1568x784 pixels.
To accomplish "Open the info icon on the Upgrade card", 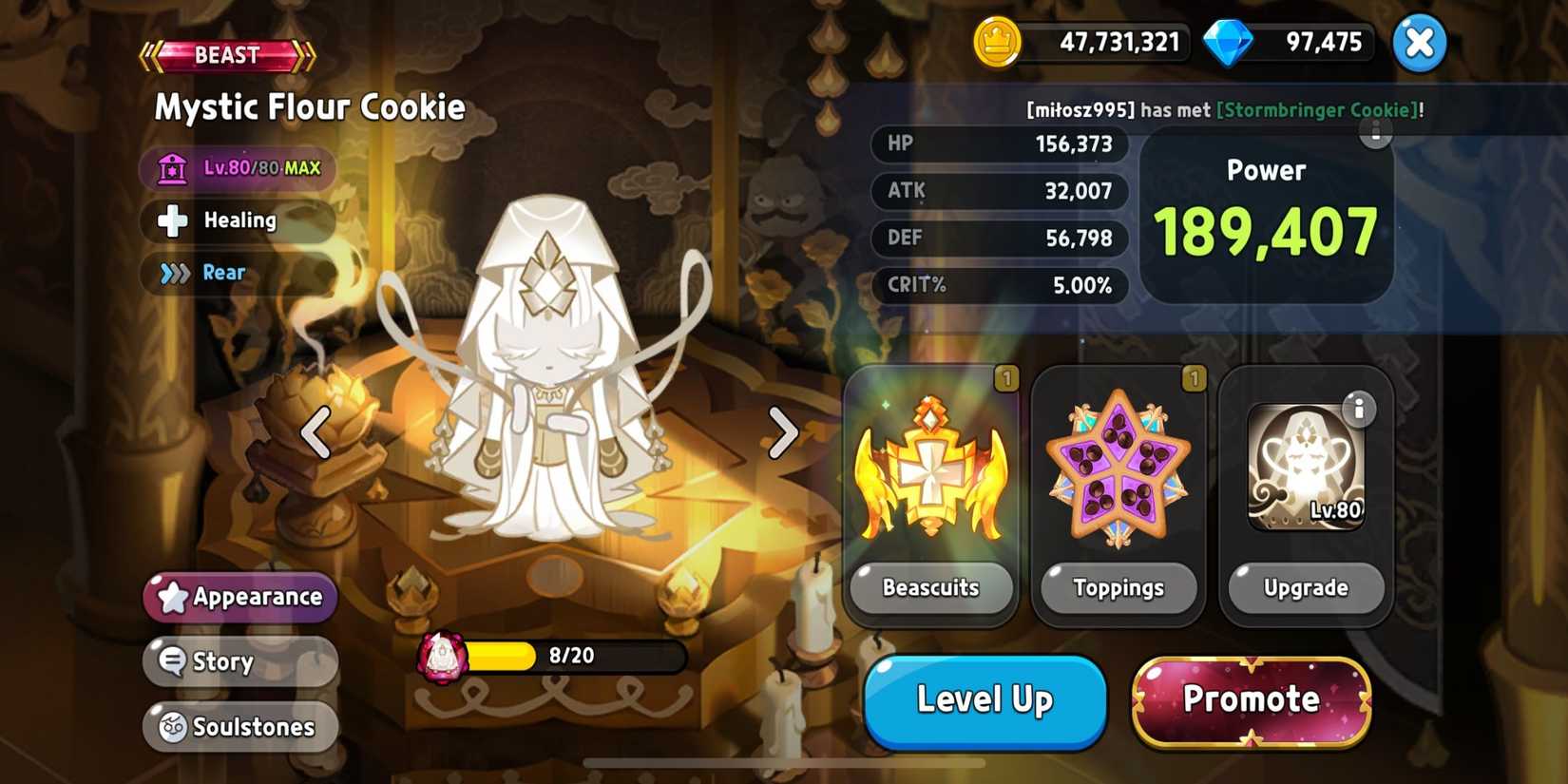I will (1361, 409).
